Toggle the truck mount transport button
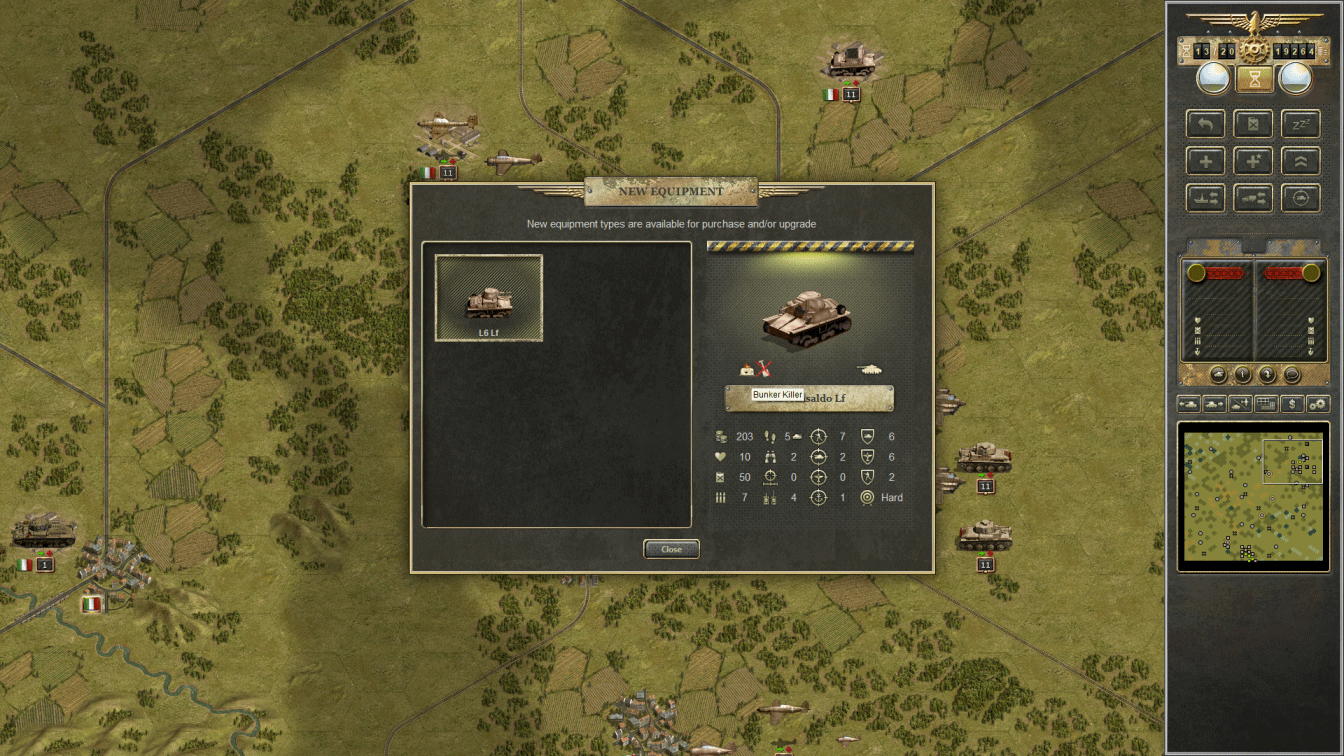The height and width of the screenshot is (756, 1344). (1253, 197)
